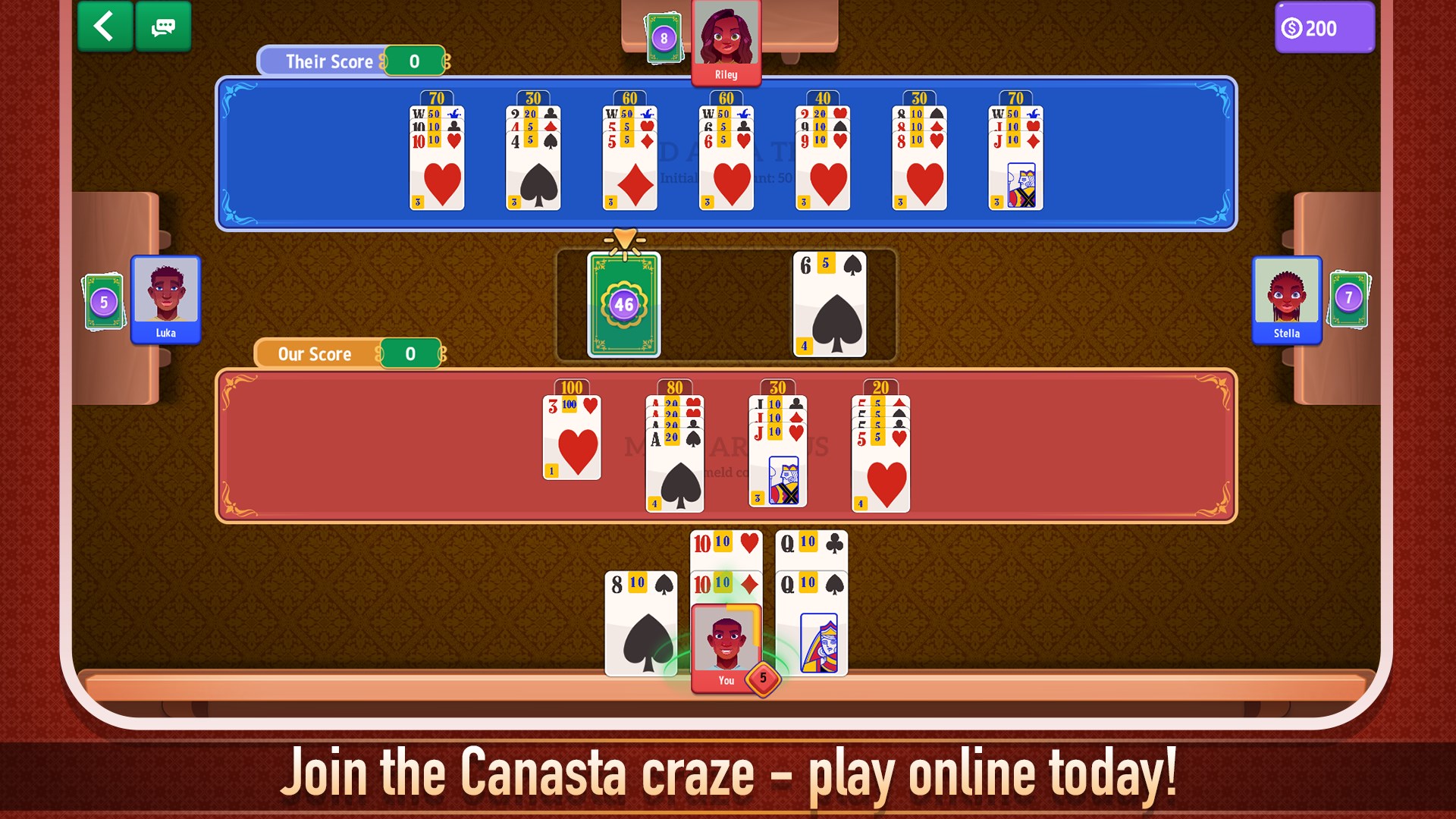Click the green back arrow button
Image resolution: width=1456 pixels, height=819 pixels.
tap(104, 26)
